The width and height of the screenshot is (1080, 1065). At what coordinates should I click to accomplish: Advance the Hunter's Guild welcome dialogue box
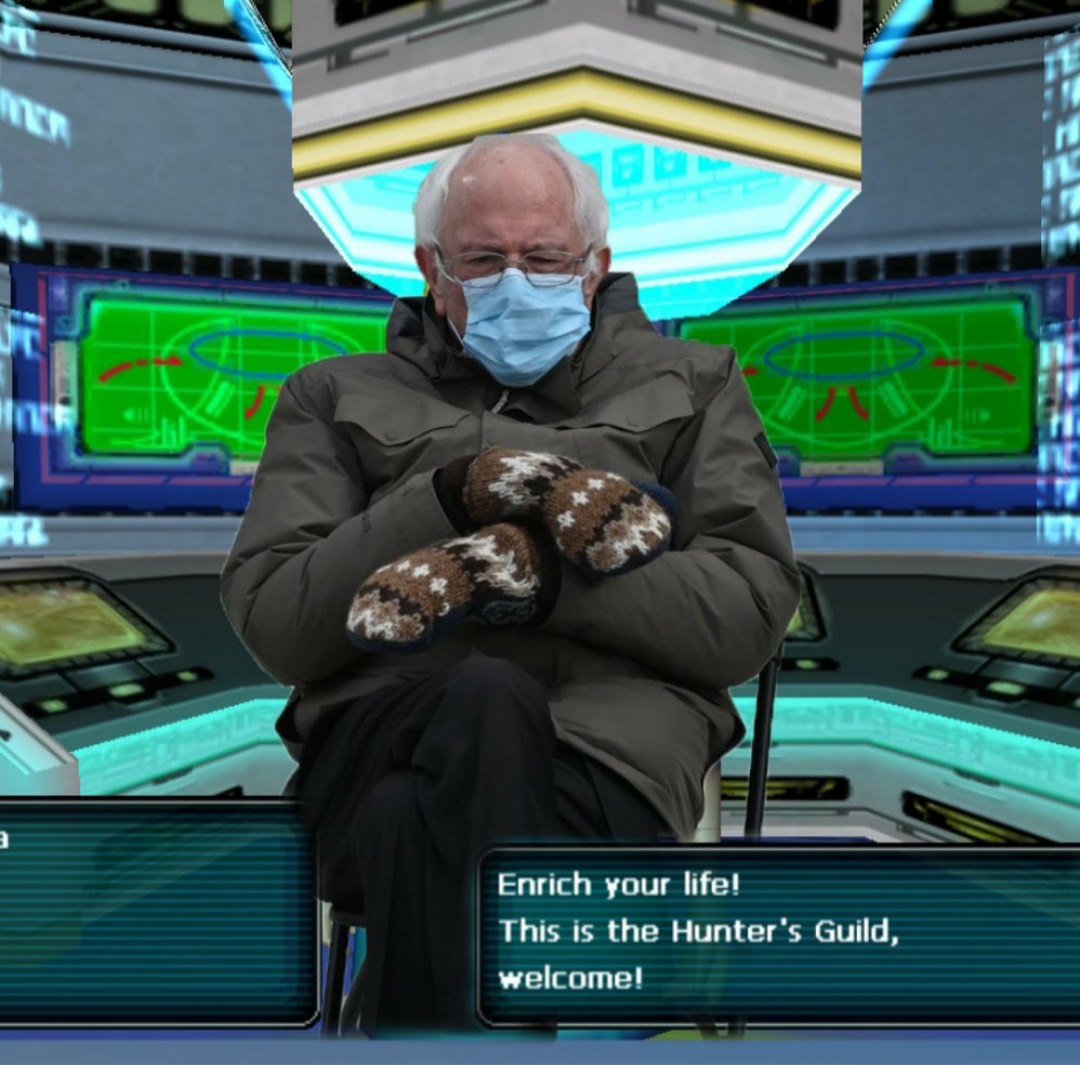pos(778,935)
